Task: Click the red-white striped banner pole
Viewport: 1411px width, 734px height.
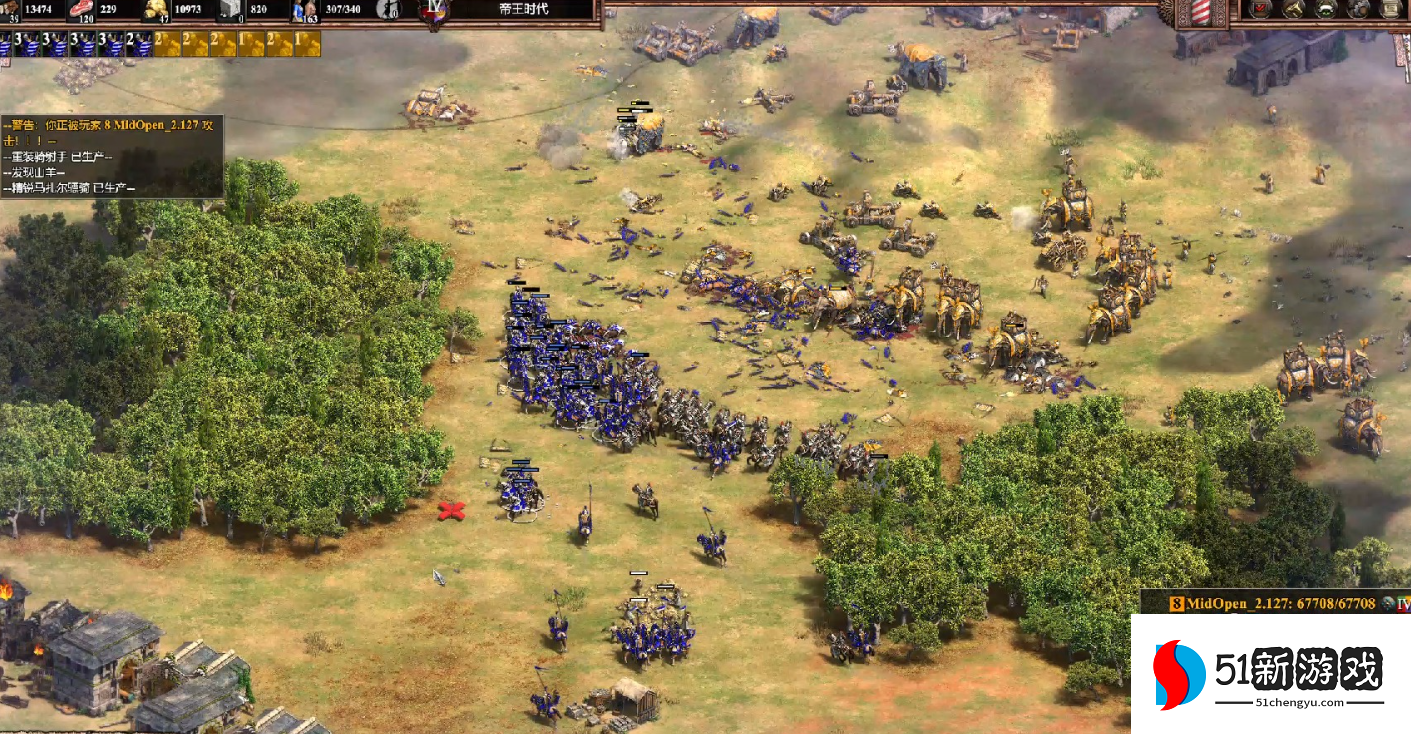Action: [x=1200, y=12]
